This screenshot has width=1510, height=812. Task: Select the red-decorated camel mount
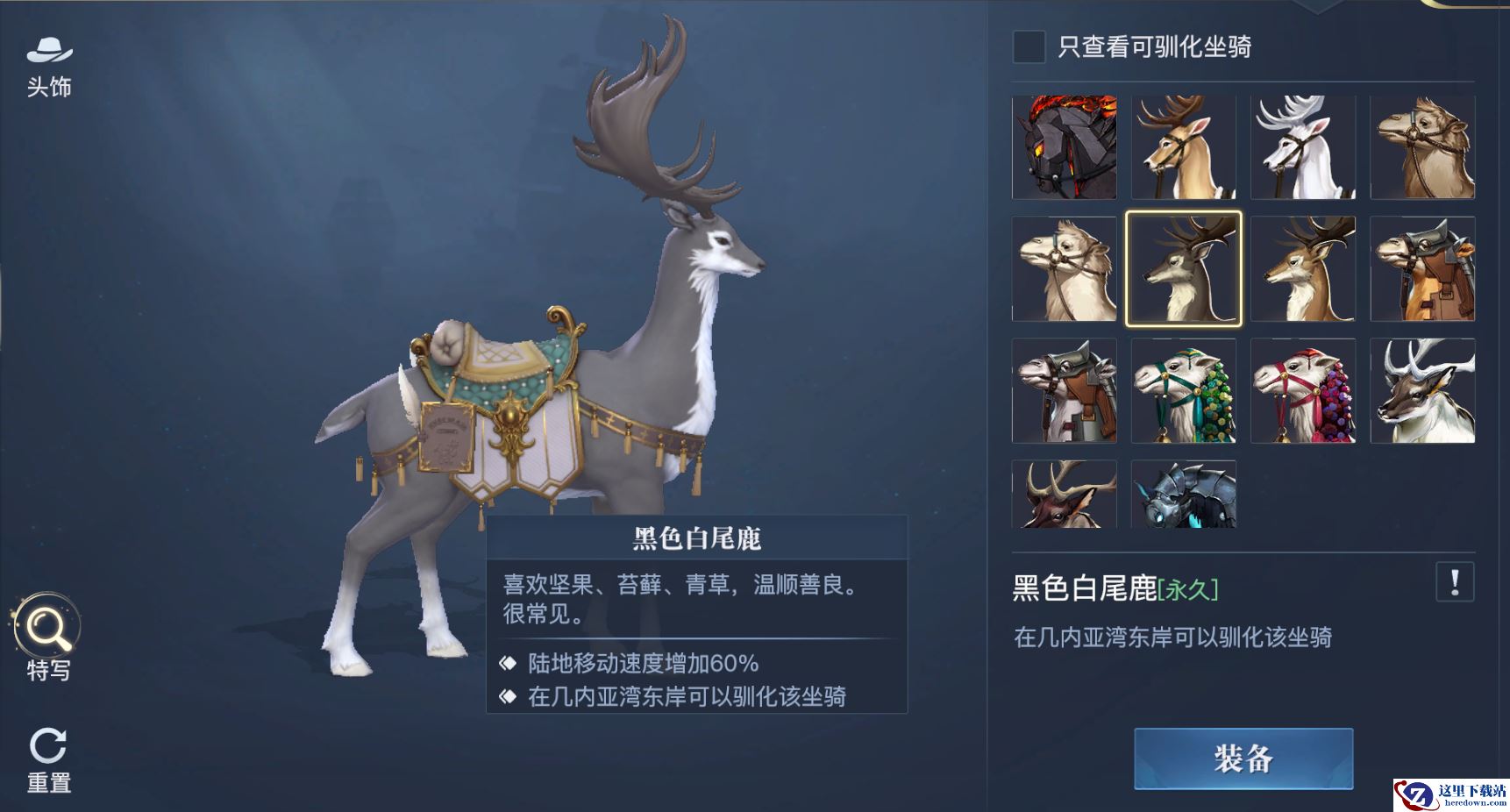tap(1303, 390)
